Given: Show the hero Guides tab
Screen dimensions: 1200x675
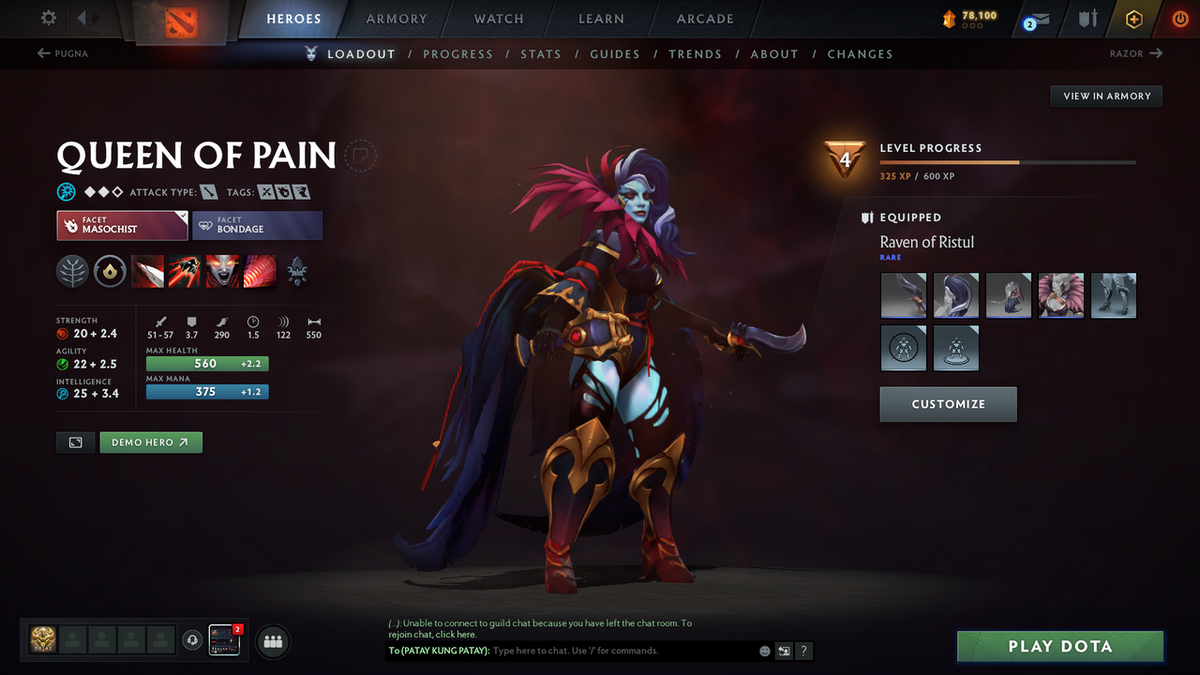Looking at the screenshot, I should point(614,54).
